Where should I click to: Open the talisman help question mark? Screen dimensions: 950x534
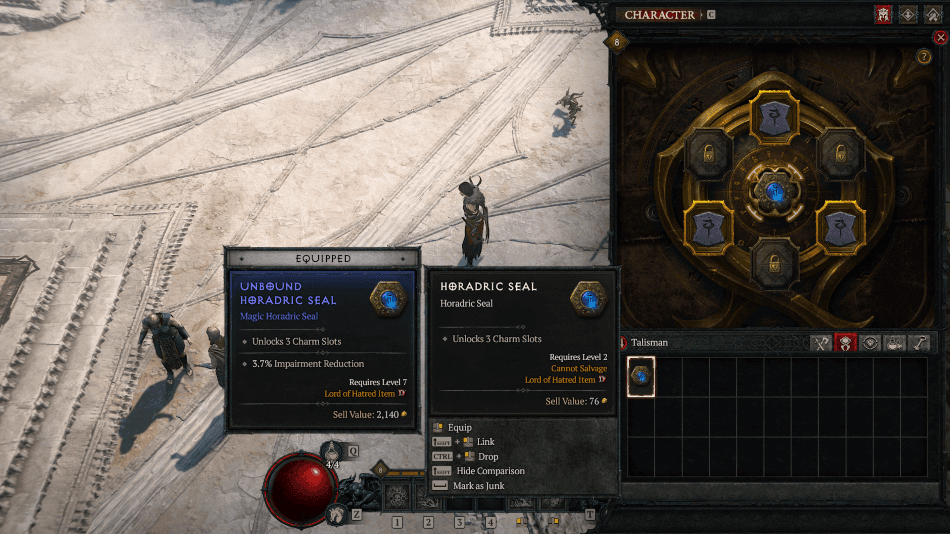point(924,57)
